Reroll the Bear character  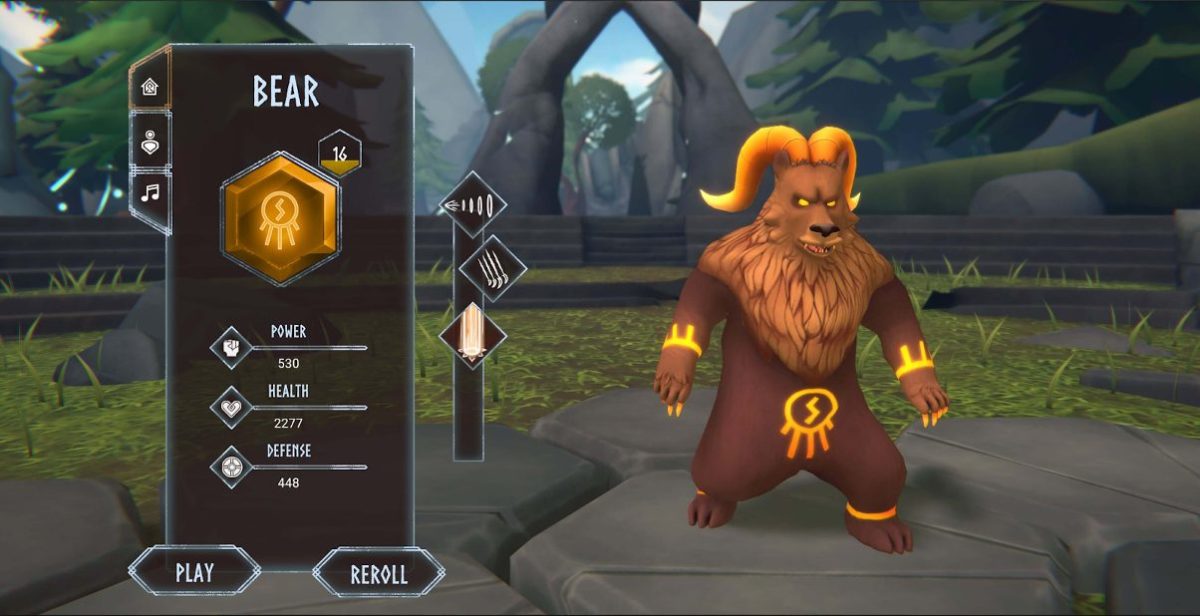point(378,574)
